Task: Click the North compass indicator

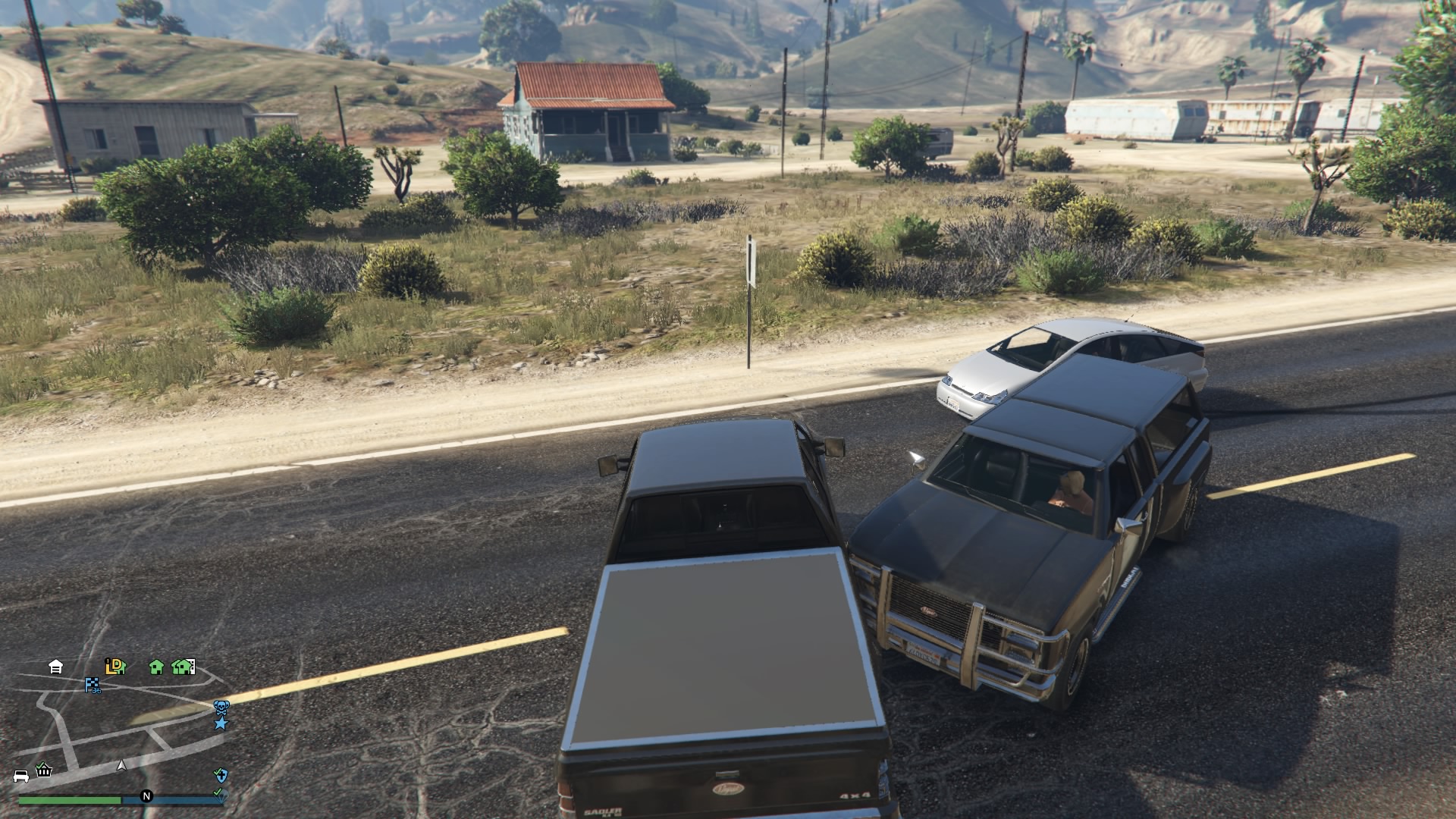Action: coord(146,796)
